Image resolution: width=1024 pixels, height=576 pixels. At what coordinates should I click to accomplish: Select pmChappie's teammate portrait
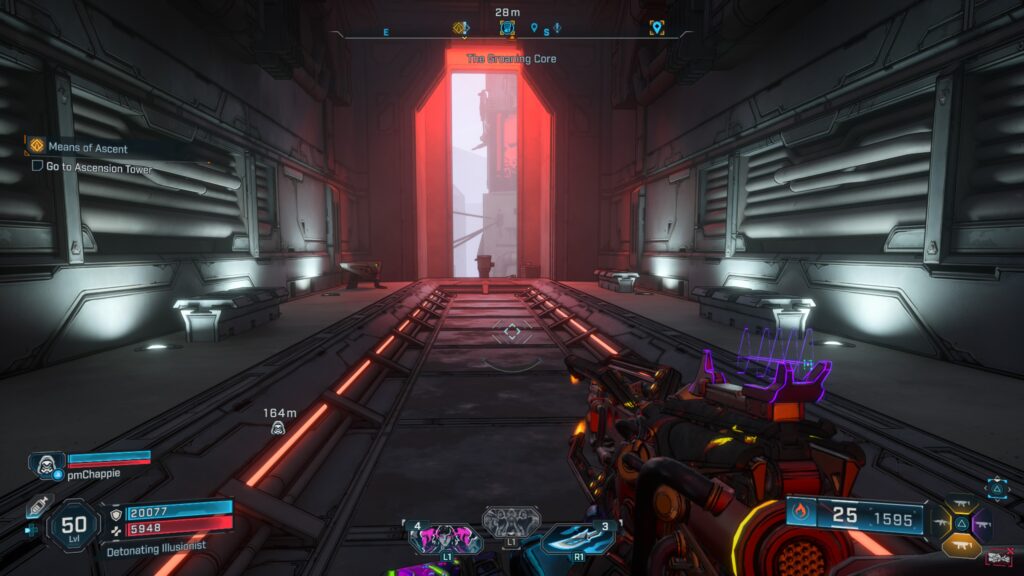click(45, 463)
